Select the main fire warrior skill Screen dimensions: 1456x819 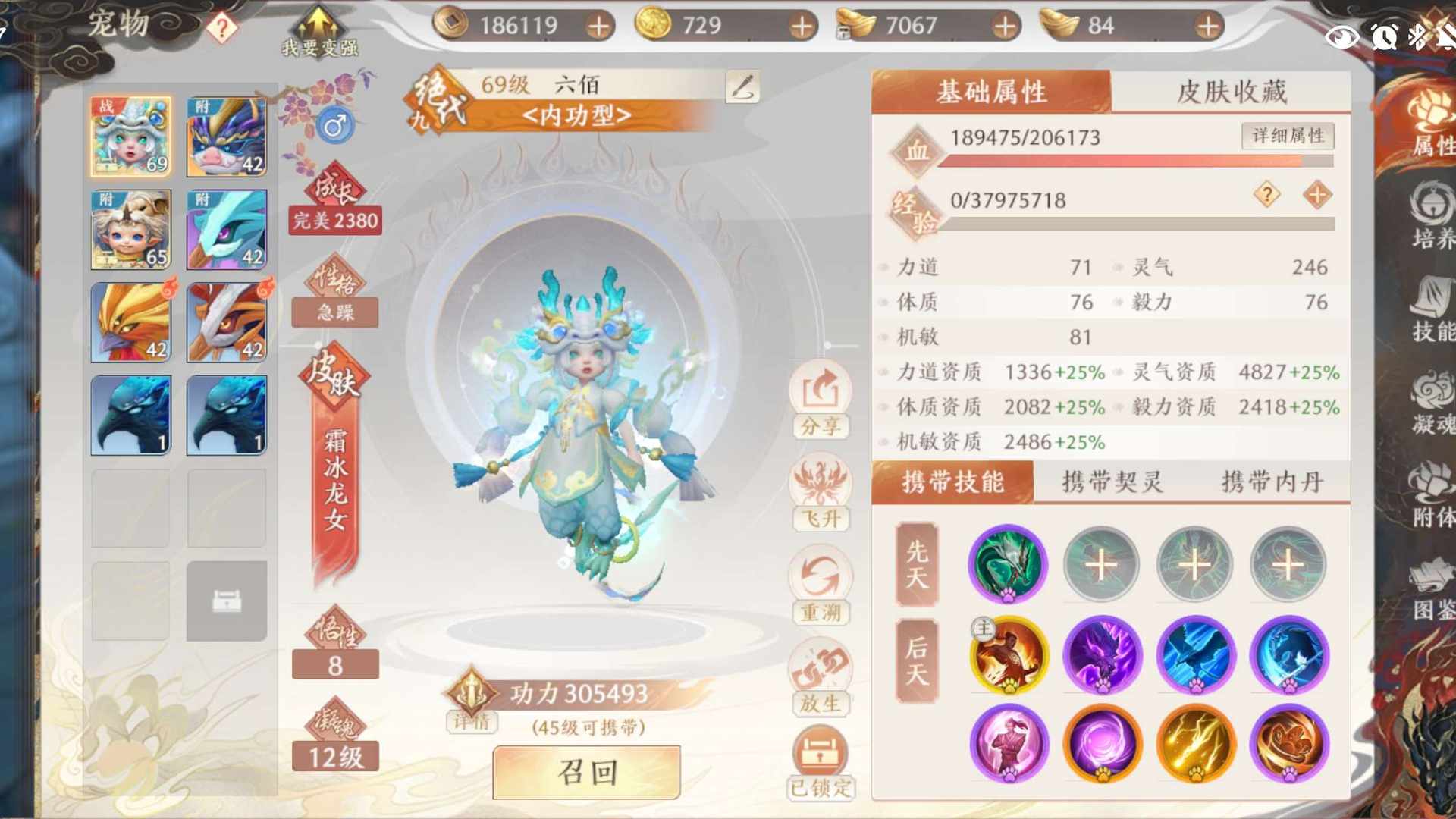1007,655
